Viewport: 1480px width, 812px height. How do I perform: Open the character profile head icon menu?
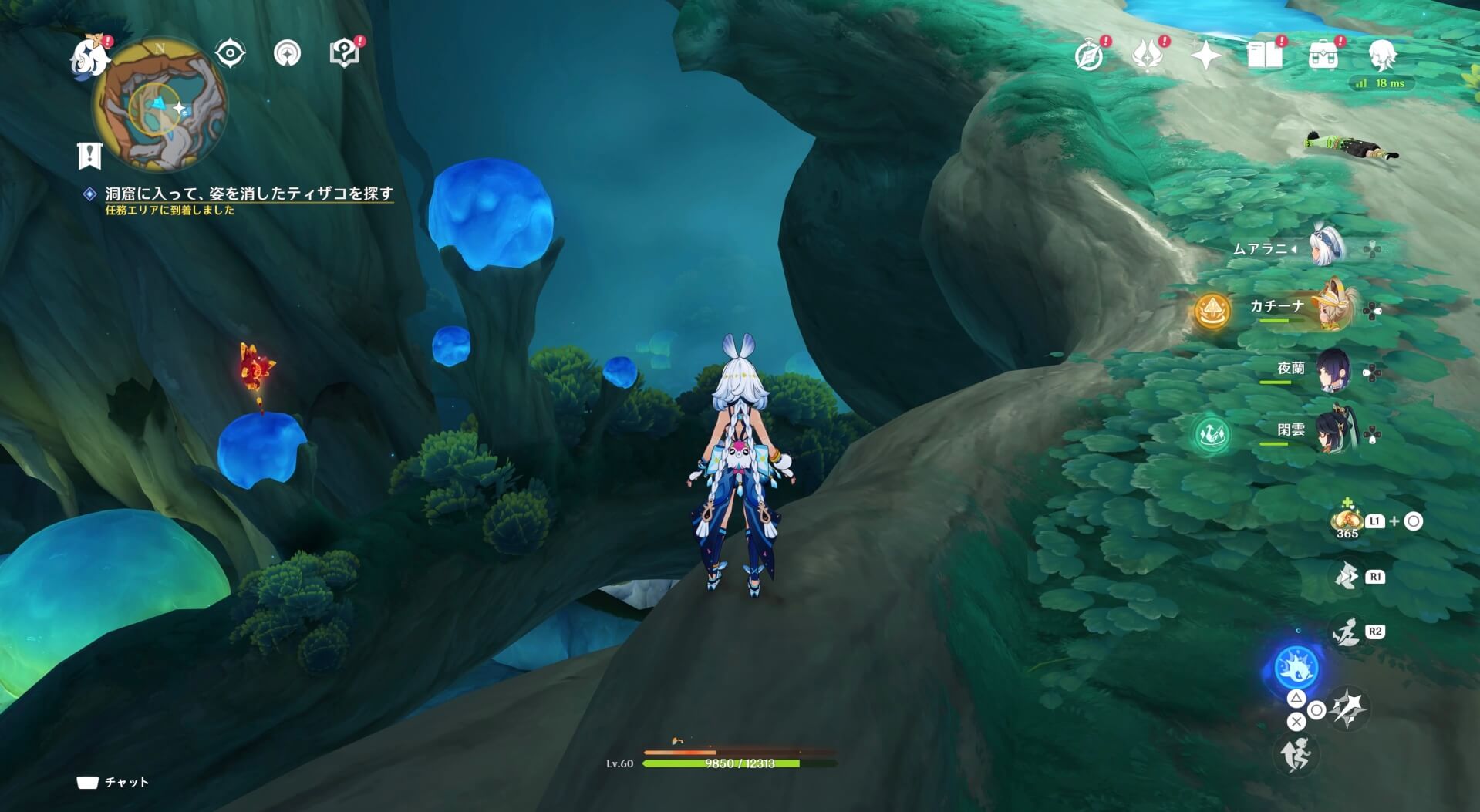(1384, 54)
